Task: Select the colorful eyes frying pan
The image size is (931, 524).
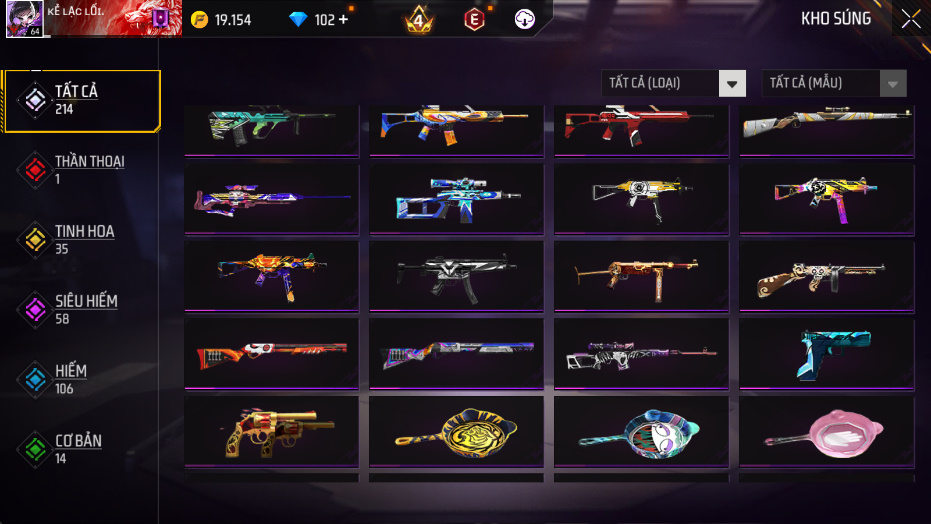Action: tap(641, 431)
